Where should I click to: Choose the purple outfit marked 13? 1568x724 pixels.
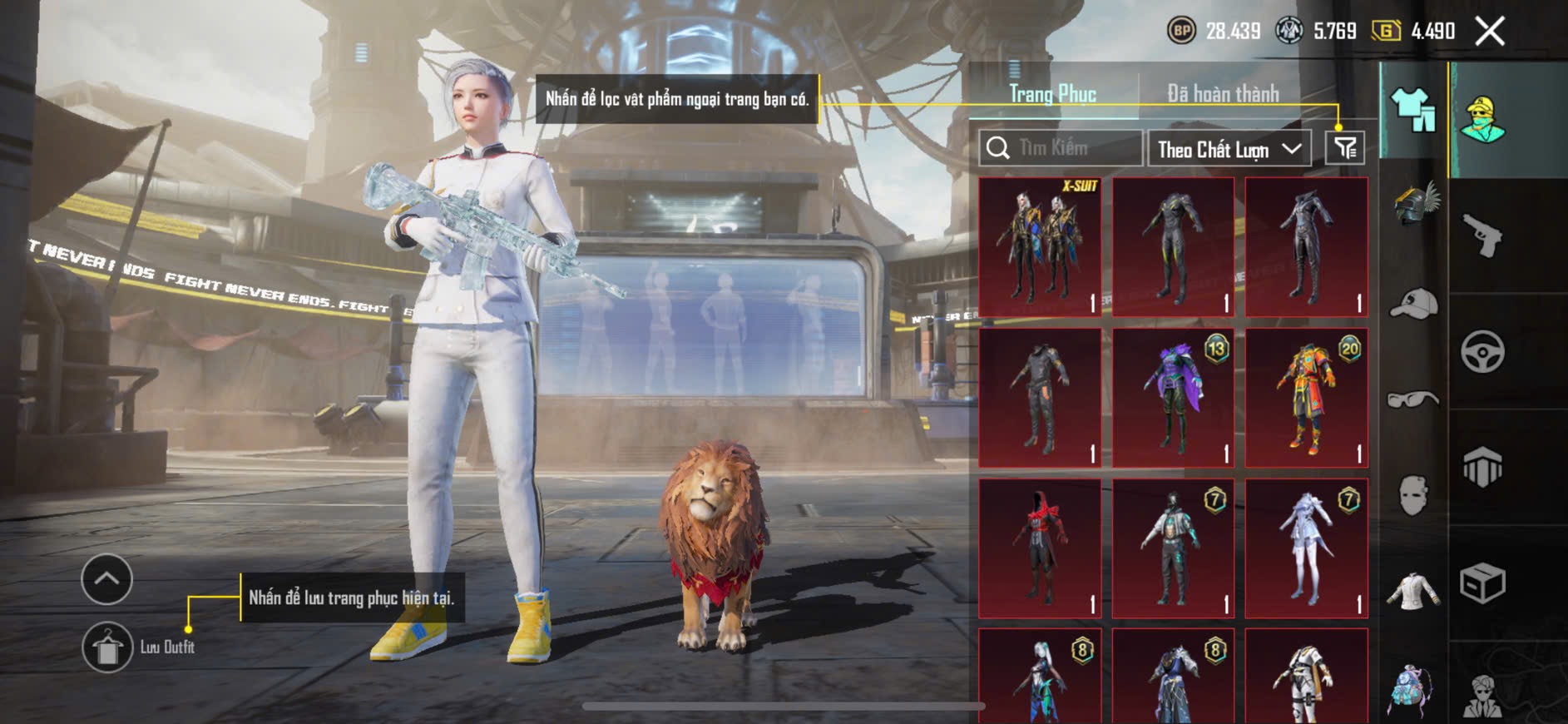click(x=1173, y=398)
